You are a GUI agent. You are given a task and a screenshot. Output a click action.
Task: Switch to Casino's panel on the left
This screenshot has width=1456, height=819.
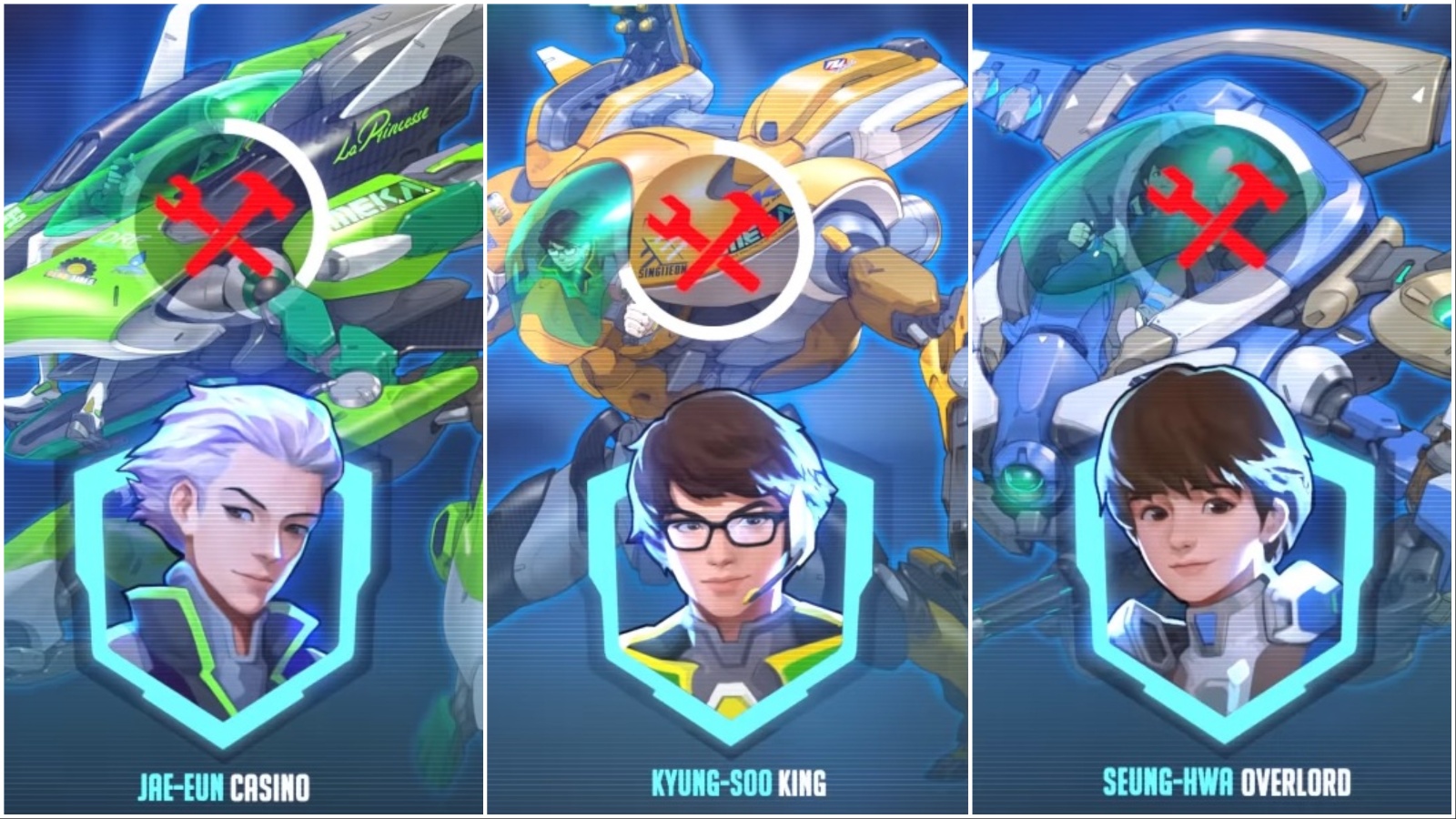coord(241,409)
